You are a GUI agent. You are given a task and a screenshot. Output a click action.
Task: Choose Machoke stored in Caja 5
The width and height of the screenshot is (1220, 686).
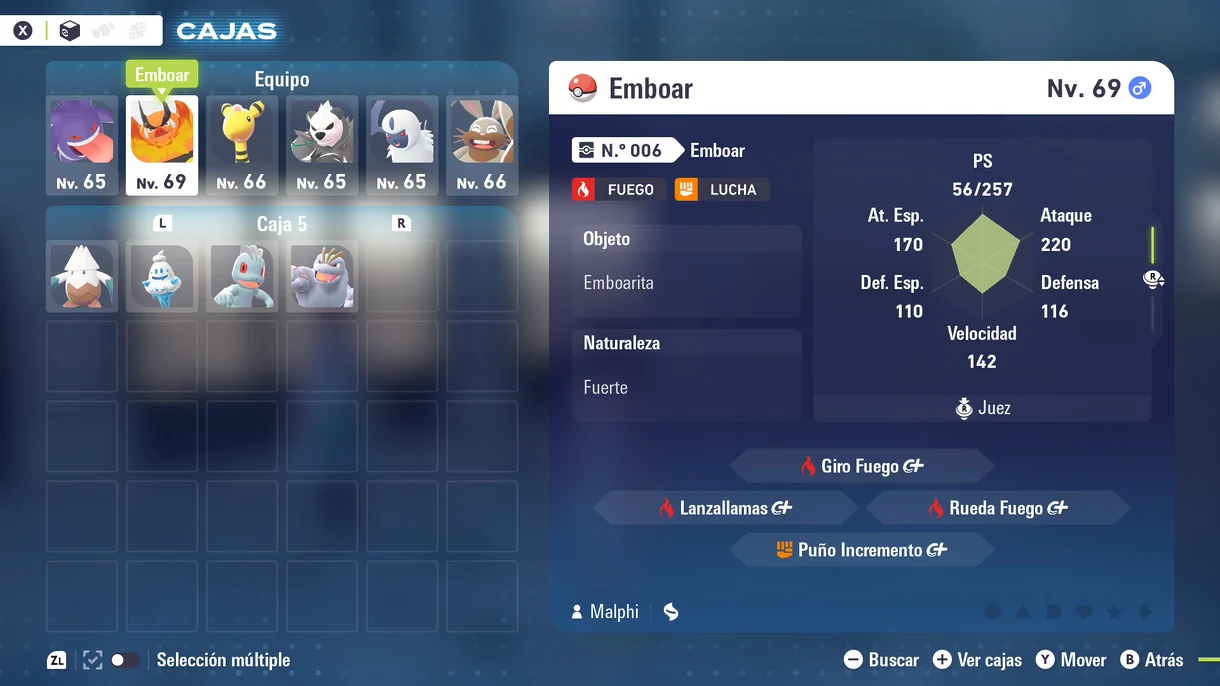click(321, 276)
